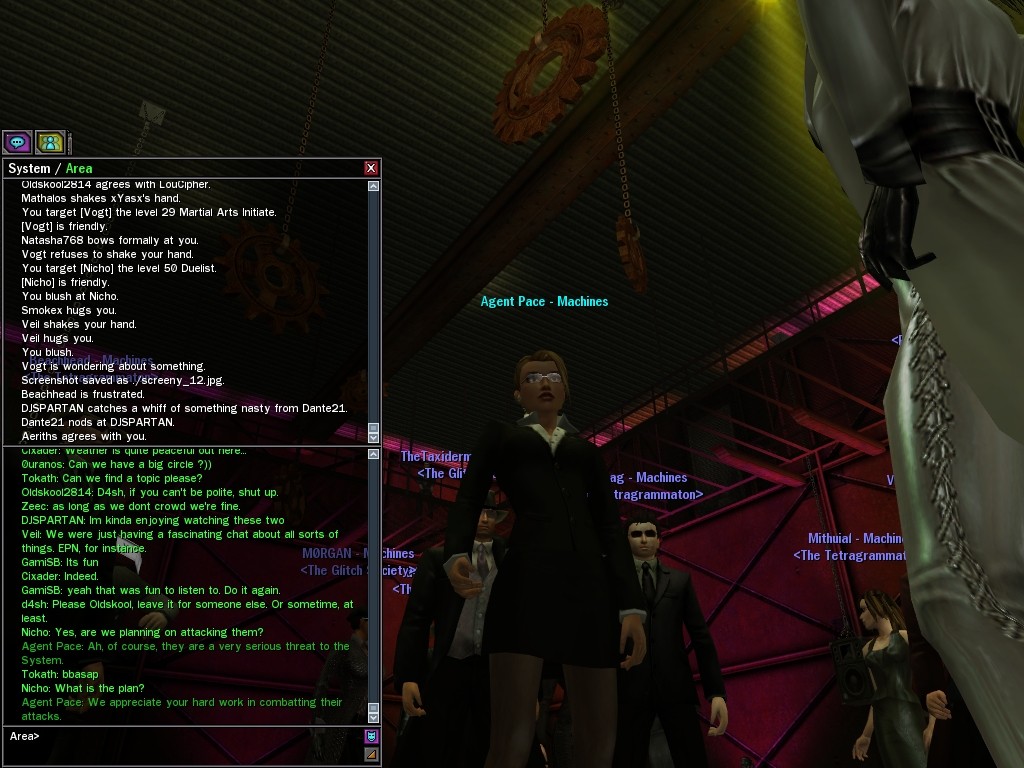
Task: Select the Area chat tab
Action: click(79, 169)
